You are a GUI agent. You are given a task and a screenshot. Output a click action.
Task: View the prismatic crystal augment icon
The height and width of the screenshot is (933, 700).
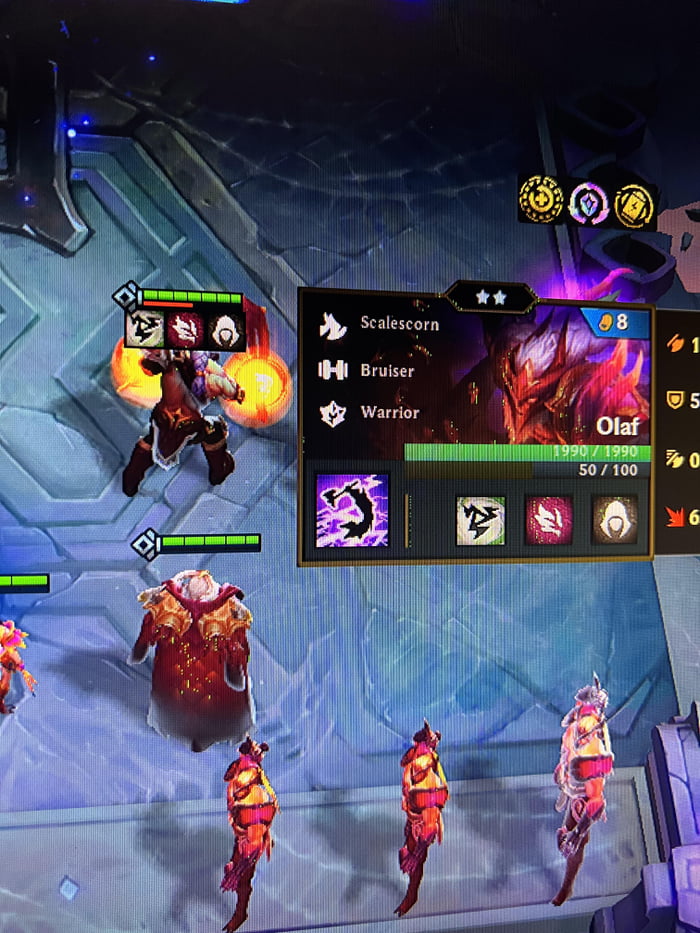(x=588, y=204)
